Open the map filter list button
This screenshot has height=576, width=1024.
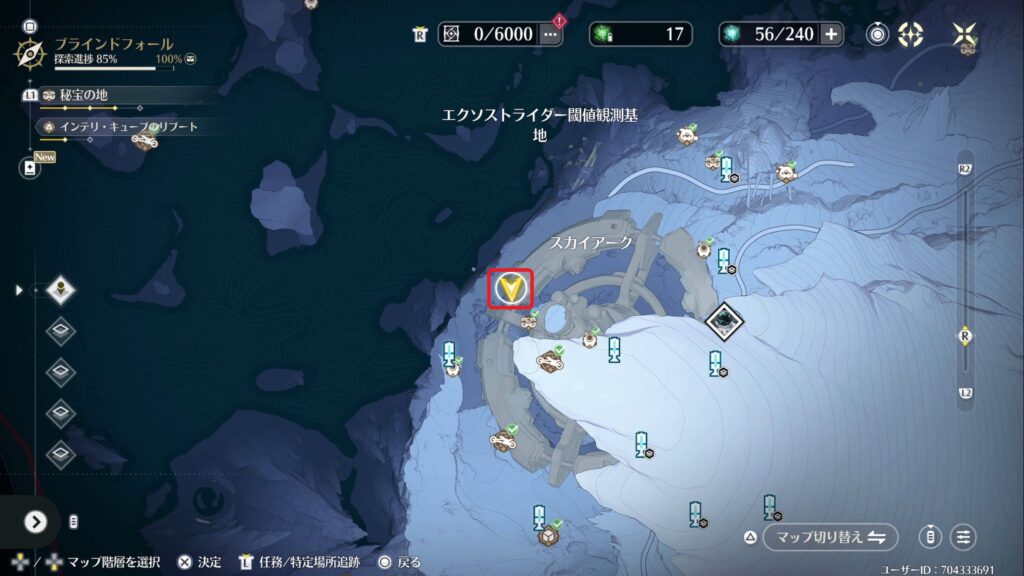coord(964,537)
